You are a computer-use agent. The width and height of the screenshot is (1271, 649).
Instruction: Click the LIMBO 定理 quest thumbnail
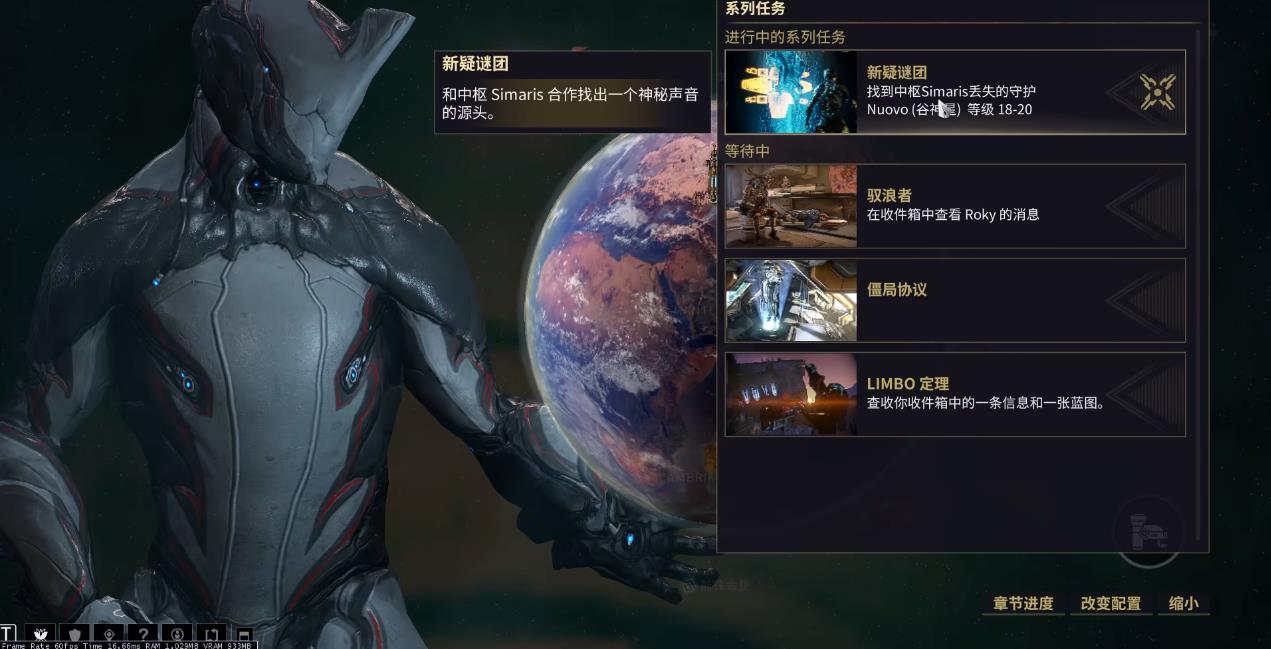(x=791, y=394)
